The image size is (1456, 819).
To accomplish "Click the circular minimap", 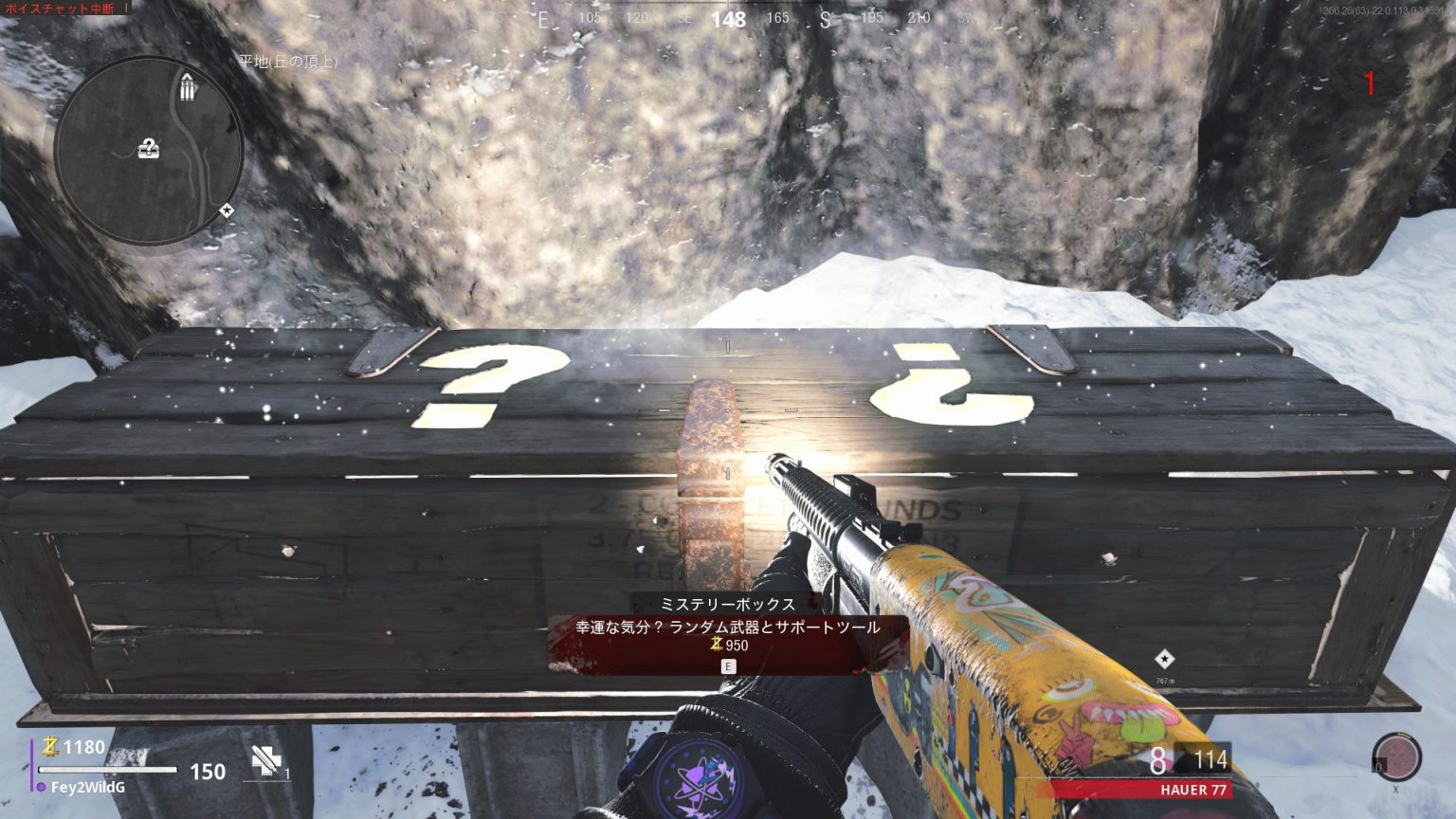I will point(149,150).
